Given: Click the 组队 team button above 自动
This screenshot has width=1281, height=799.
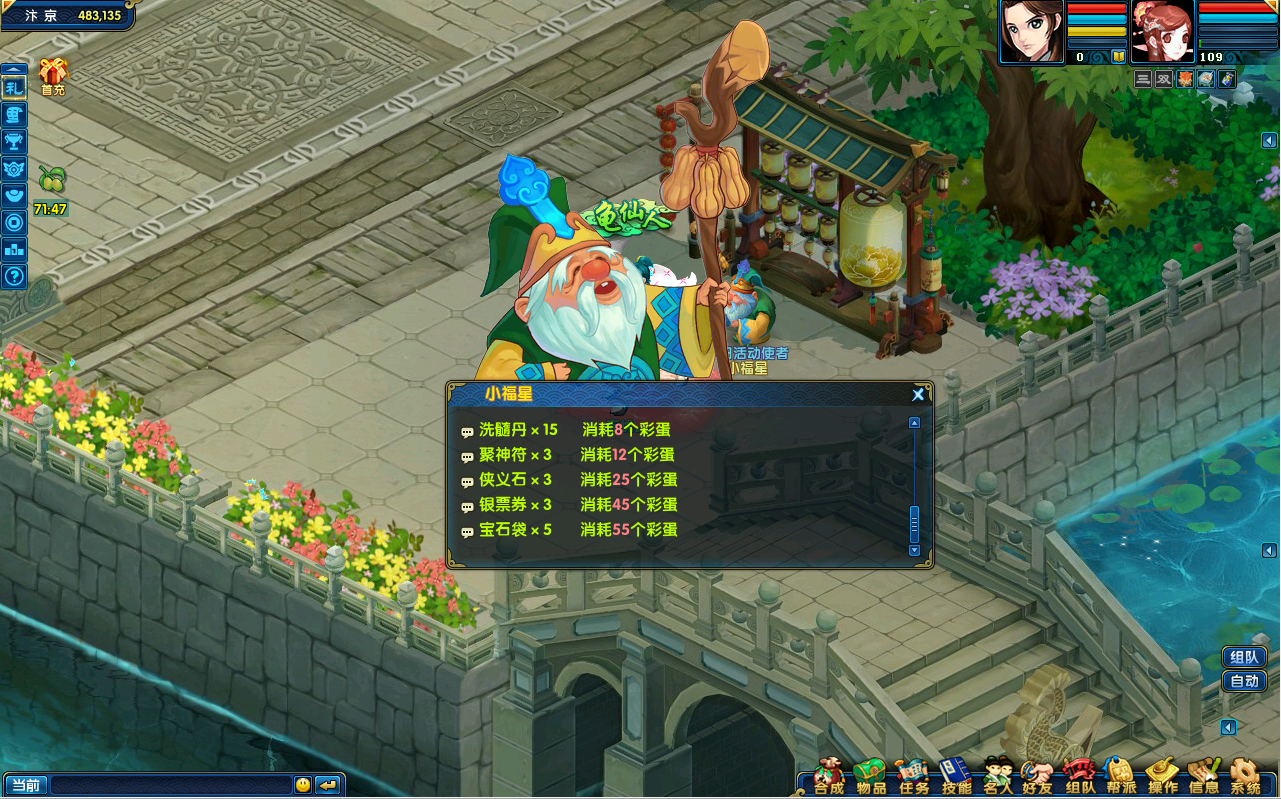Looking at the screenshot, I should pos(1244,657).
